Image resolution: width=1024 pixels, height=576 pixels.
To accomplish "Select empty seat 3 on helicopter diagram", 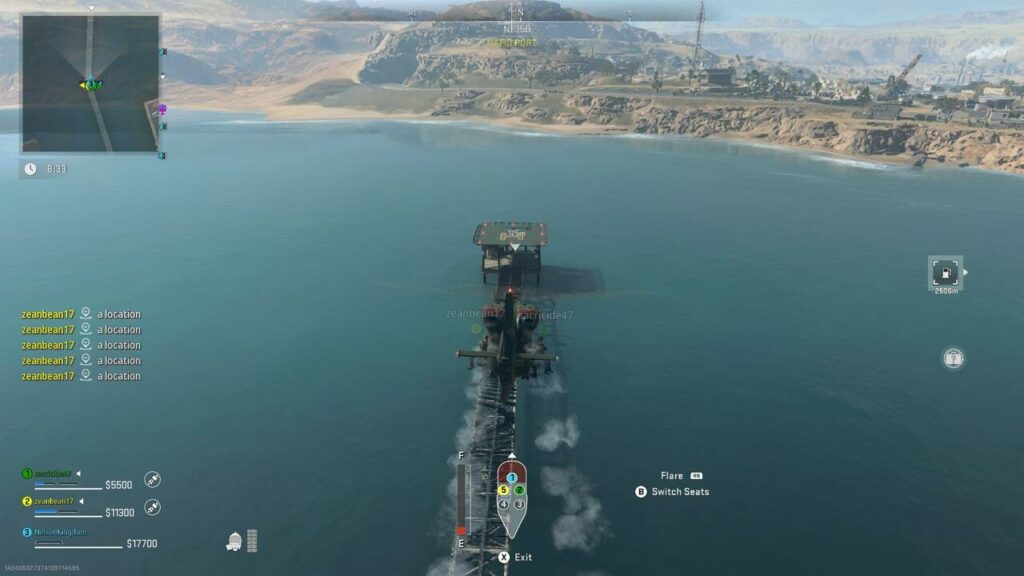I will (520, 504).
